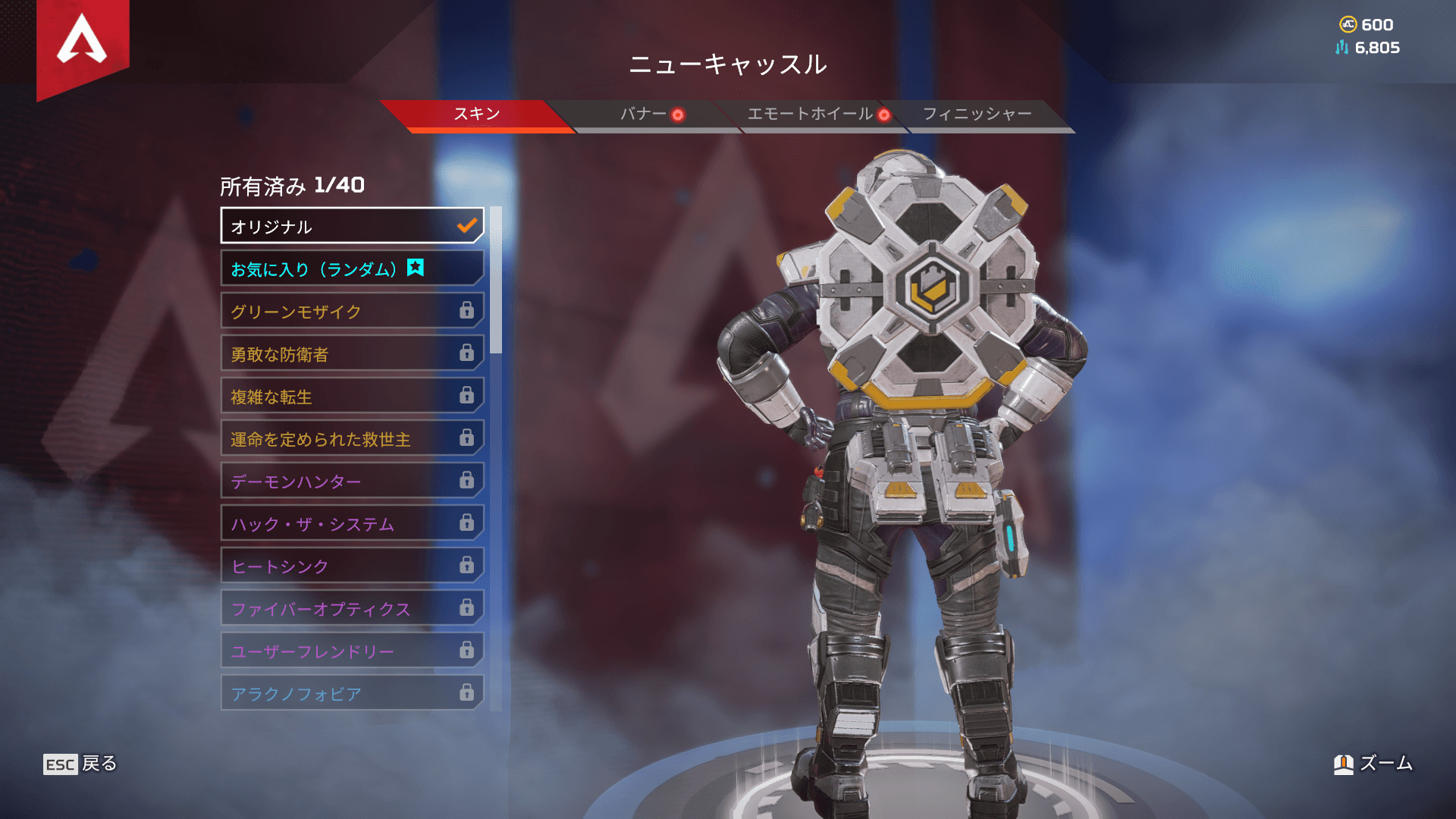
Task: Click the skin list scrollbar
Action: (x=496, y=281)
